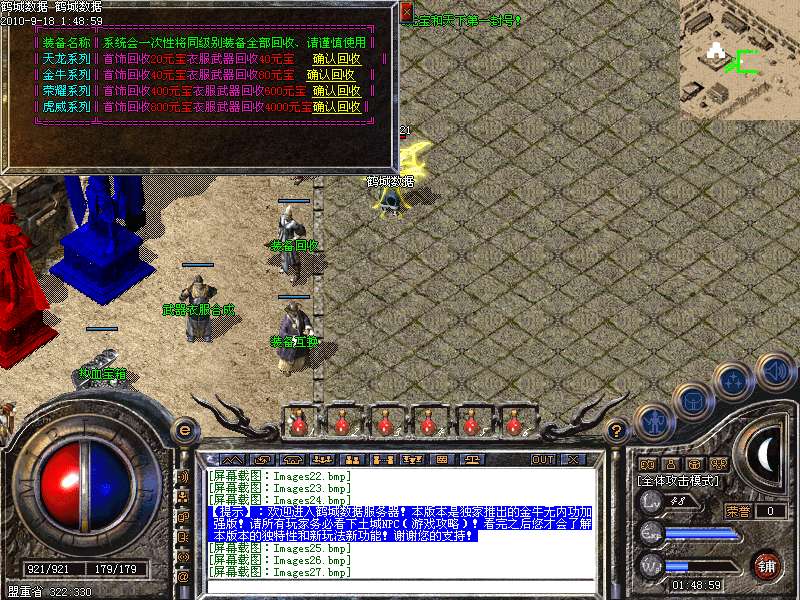This screenshot has width=800, height=600.
Task: Close the equipment recycling dialog
Action: [x=406, y=12]
